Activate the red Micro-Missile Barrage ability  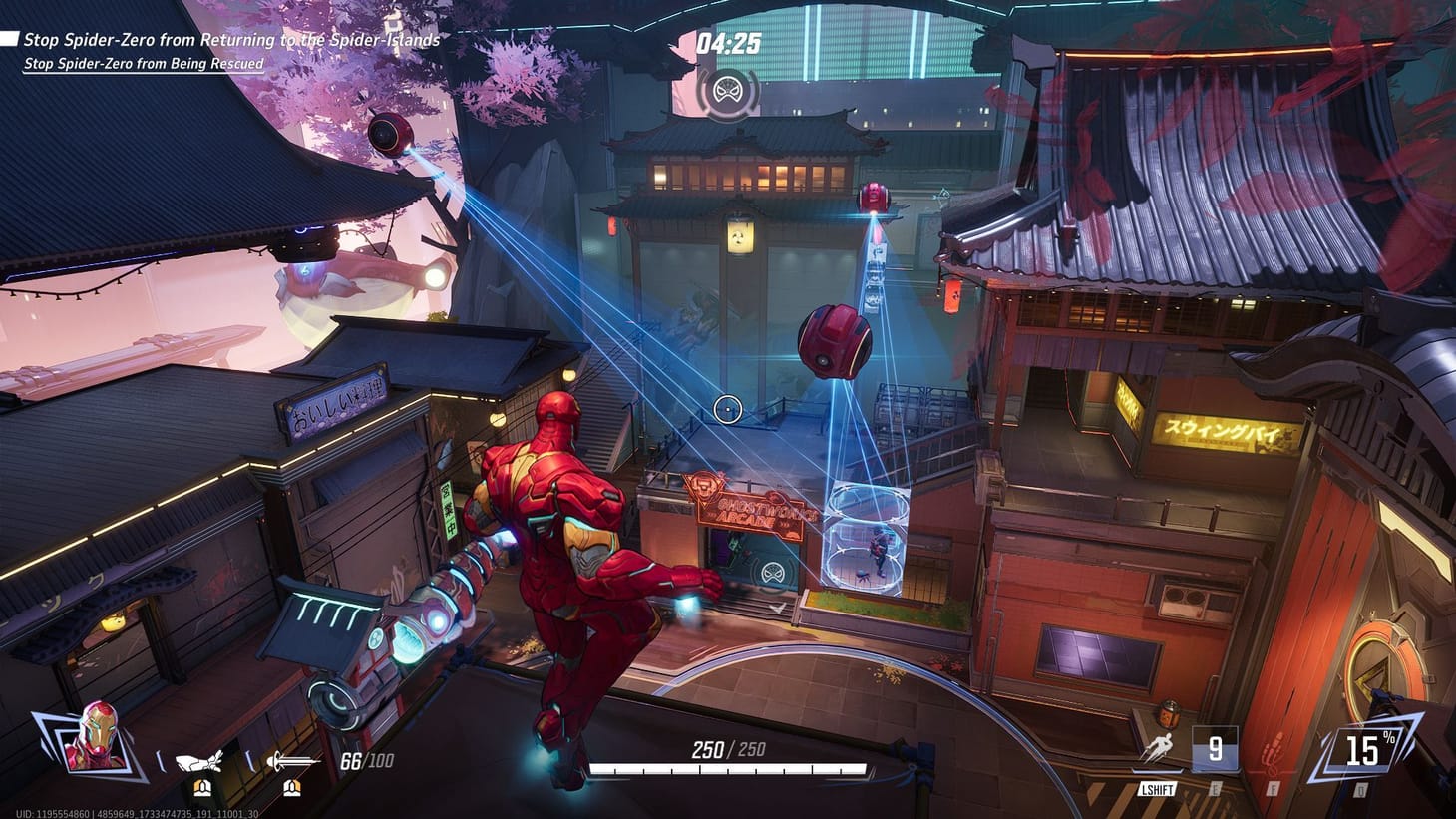pyautogui.click(x=1274, y=752)
